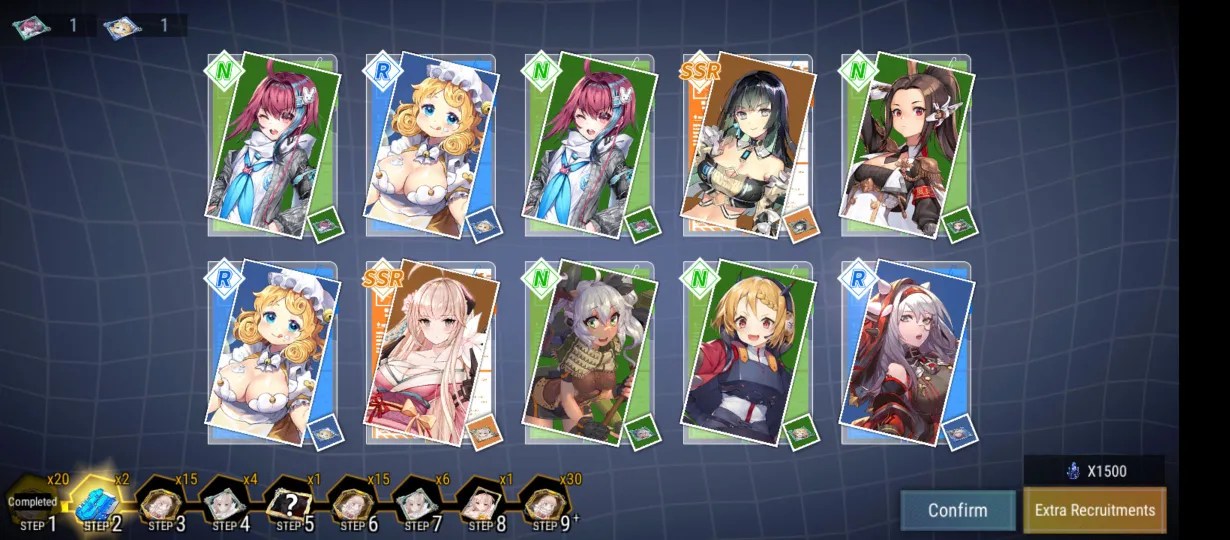The height and width of the screenshot is (540, 1230).
Task: Open the highlighted Step 2 reward icon
Action: [x=98, y=505]
